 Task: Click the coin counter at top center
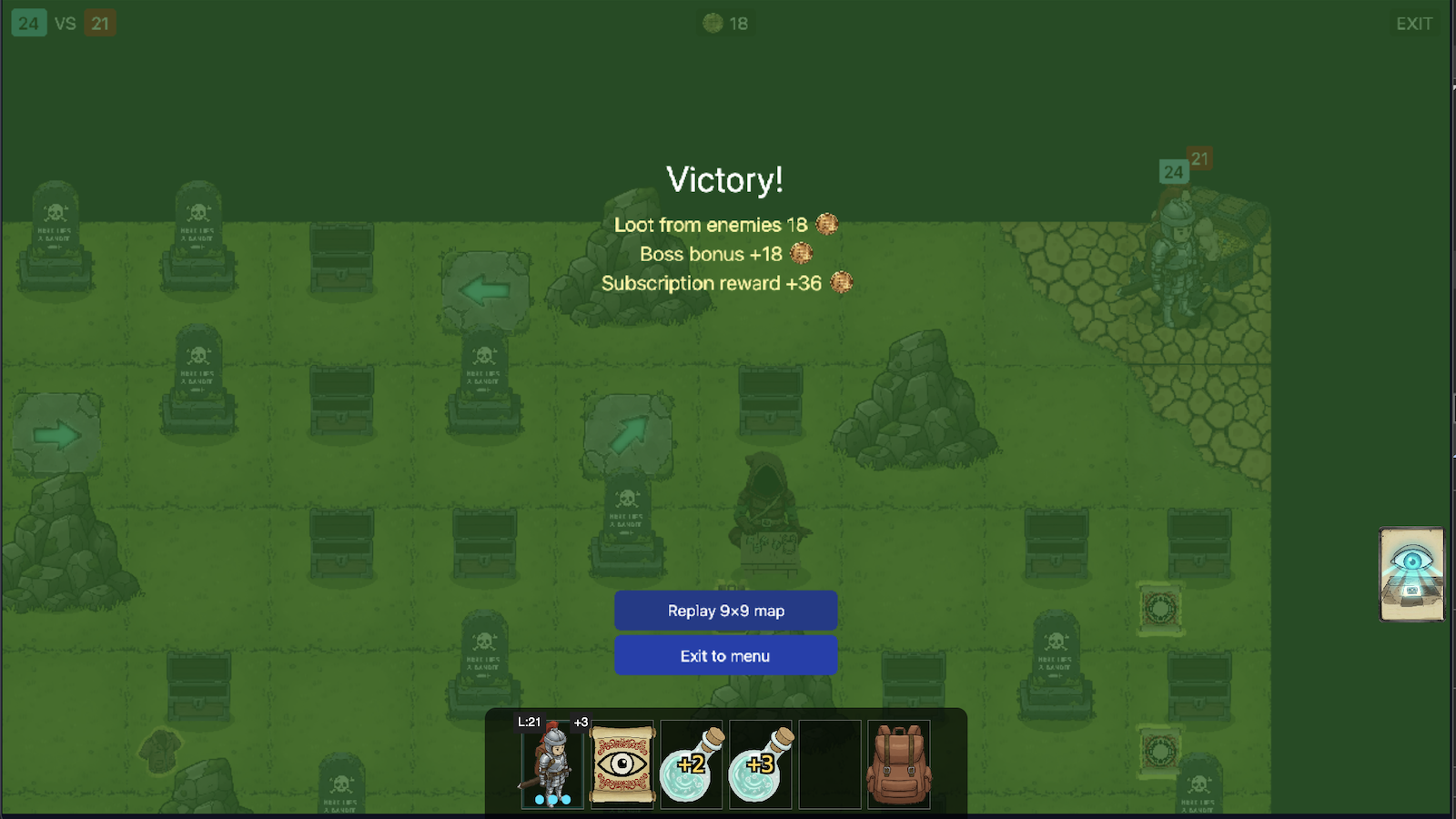[725, 23]
